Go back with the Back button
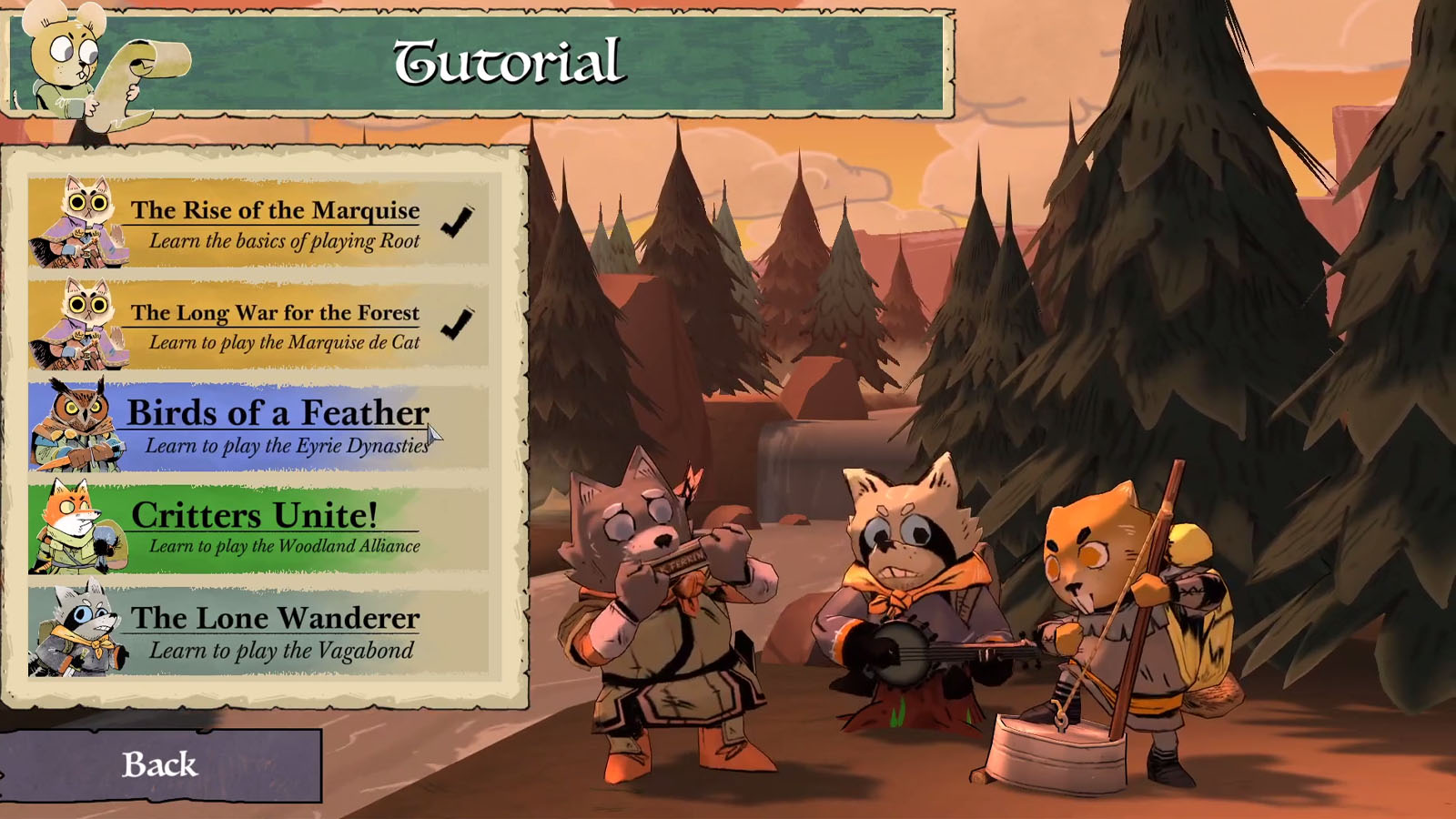Screen dimensions: 1456x819 click(160, 765)
